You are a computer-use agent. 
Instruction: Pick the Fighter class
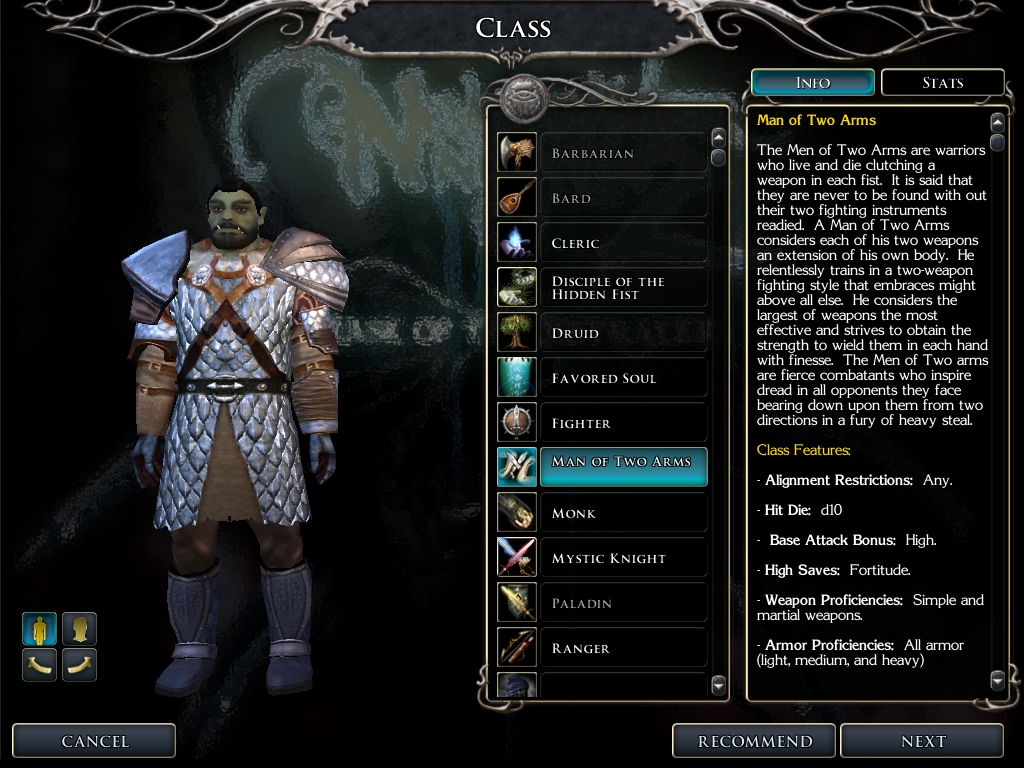tap(622, 423)
